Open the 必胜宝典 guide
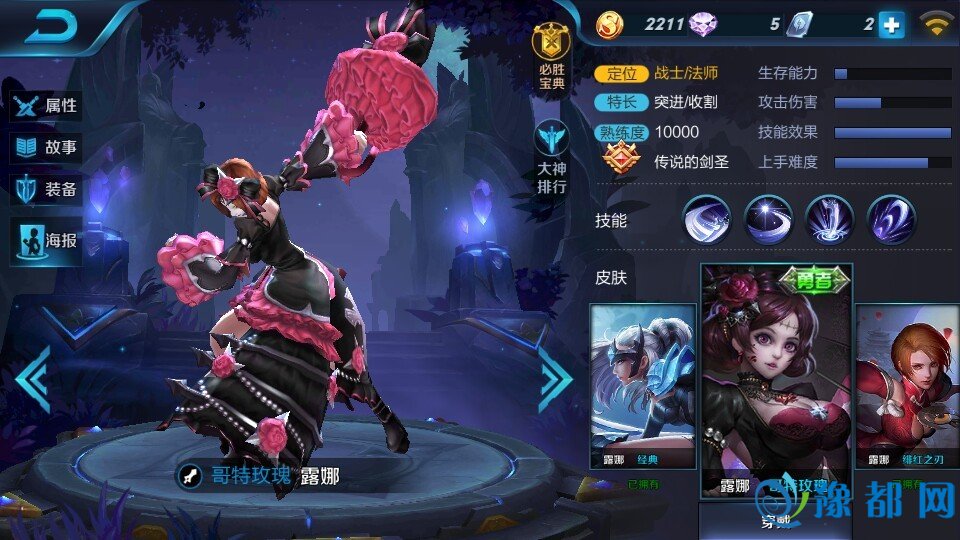Image resolution: width=960 pixels, height=540 pixels. (x=551, y=57)
